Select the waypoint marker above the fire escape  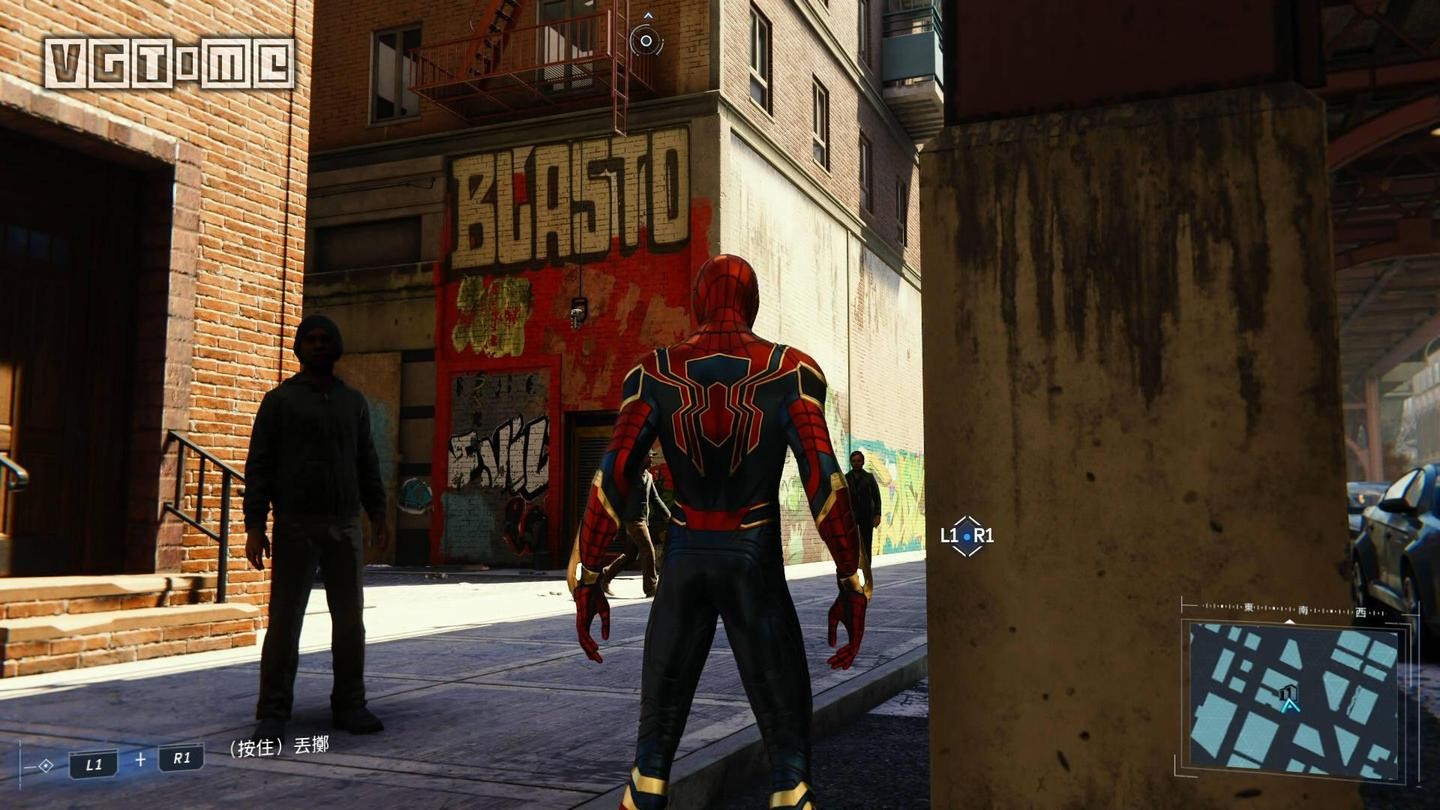coord(646,40)
